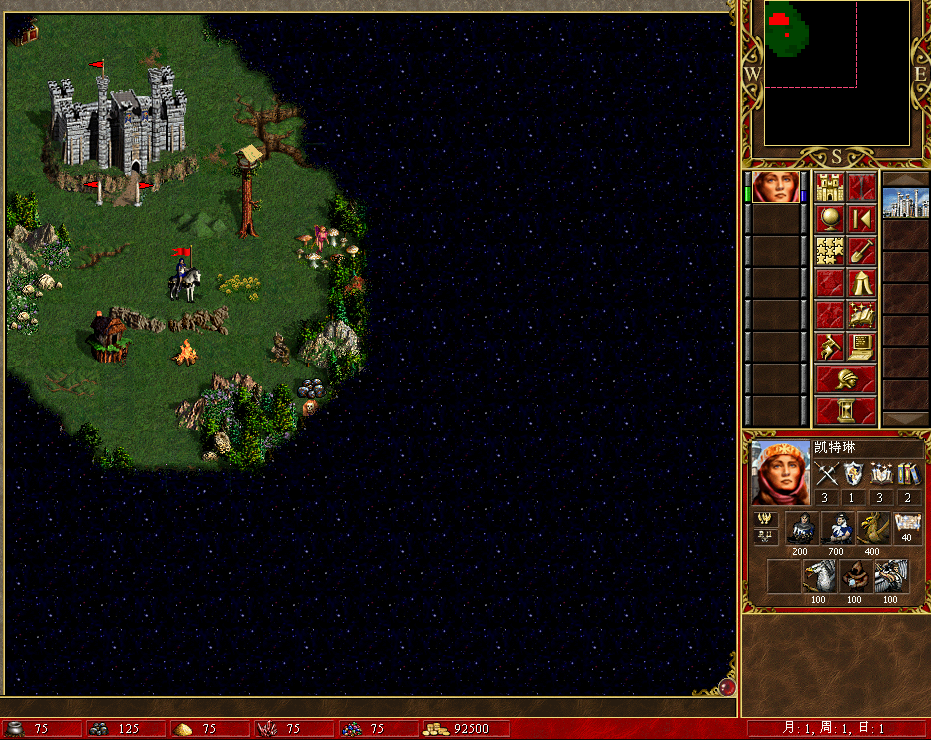Select the crossbowman troop stack with 700
This screenshot has width=931, height=740.
837,528
